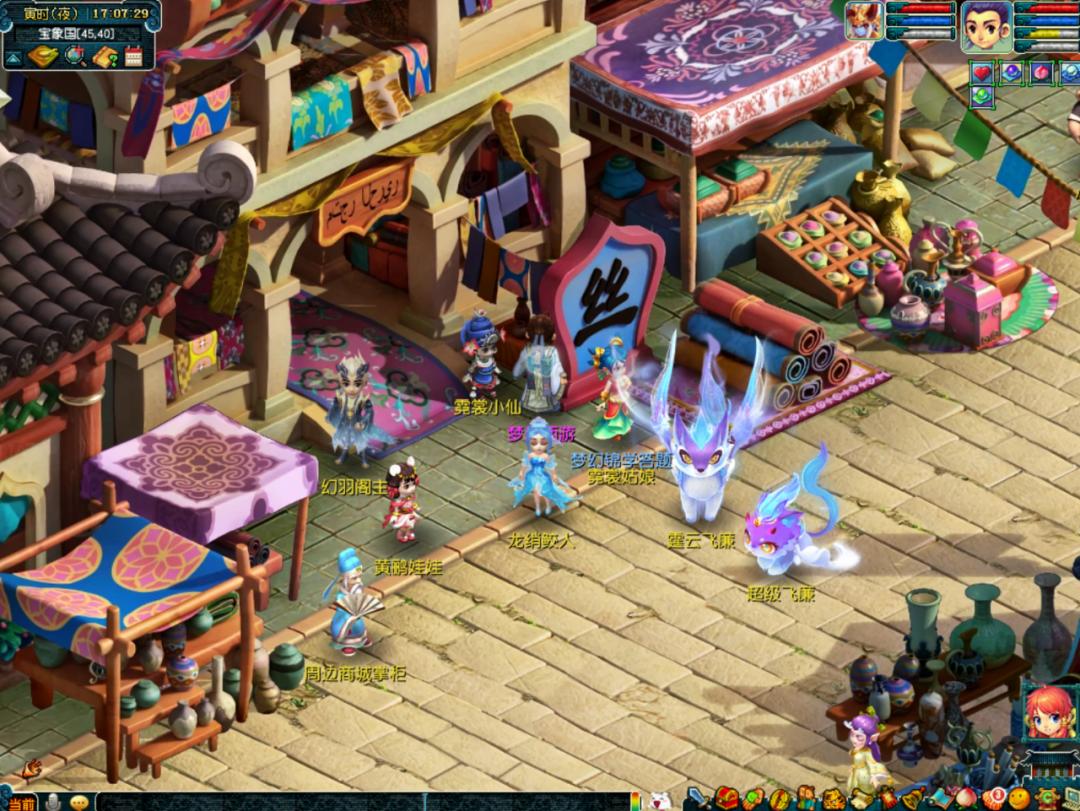Click the white bear emote icon
Image resolution: width=1080 pixels, height=811 pixels.
[659, 801]
